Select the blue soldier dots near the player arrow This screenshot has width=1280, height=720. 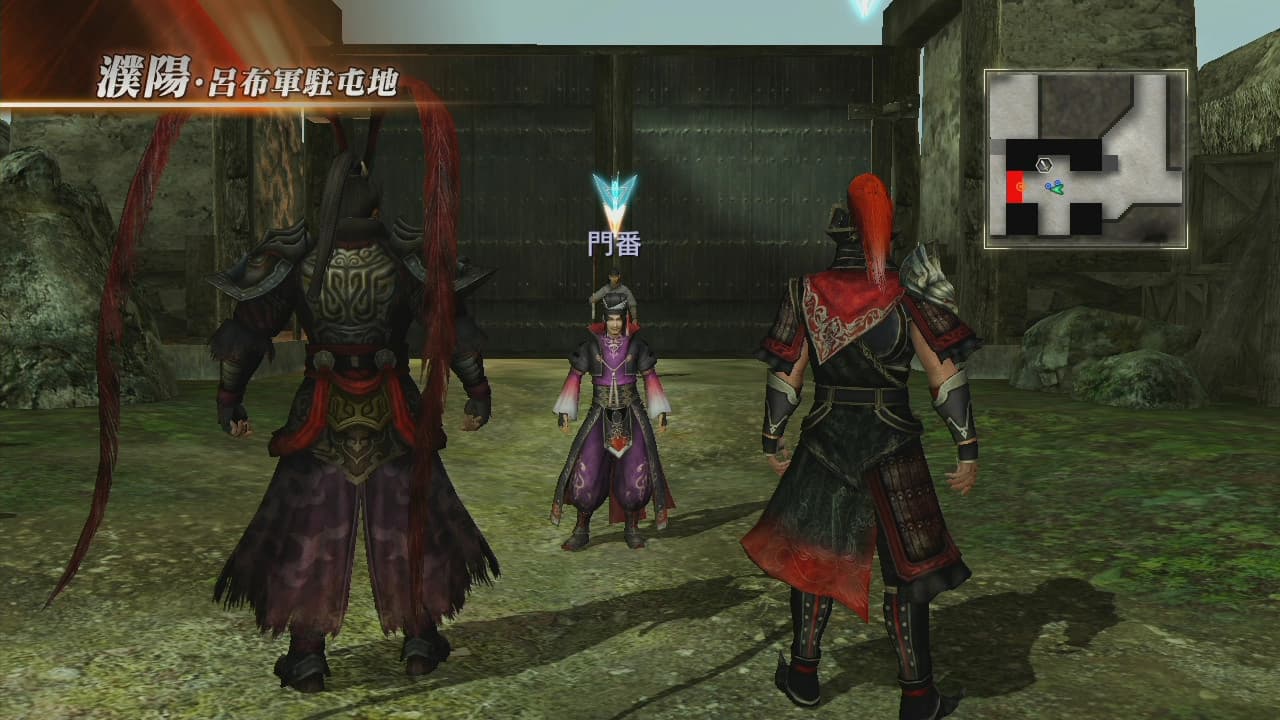[x=1052, y=184]
